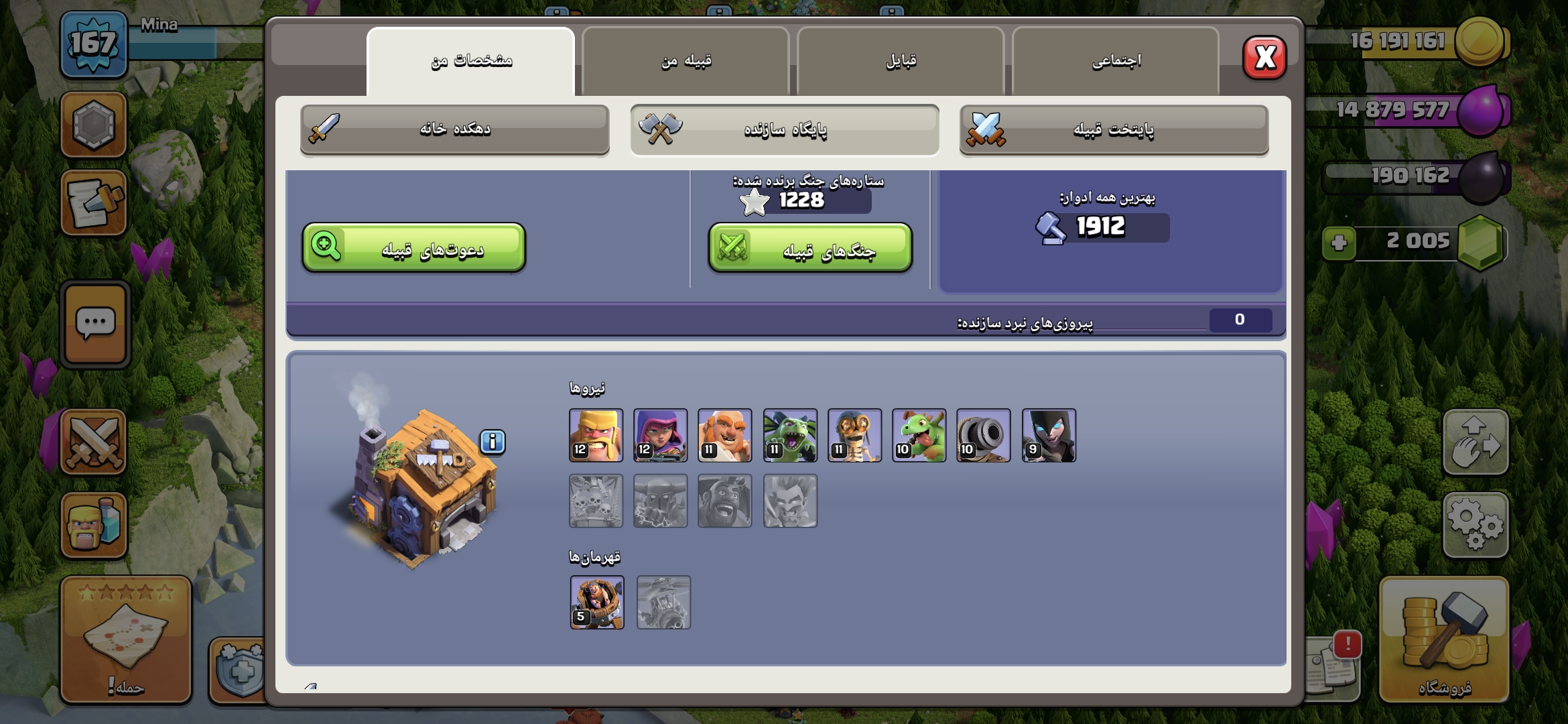
Task: Select the Raged Barbarian troop icon
Action: pos(596,435)
